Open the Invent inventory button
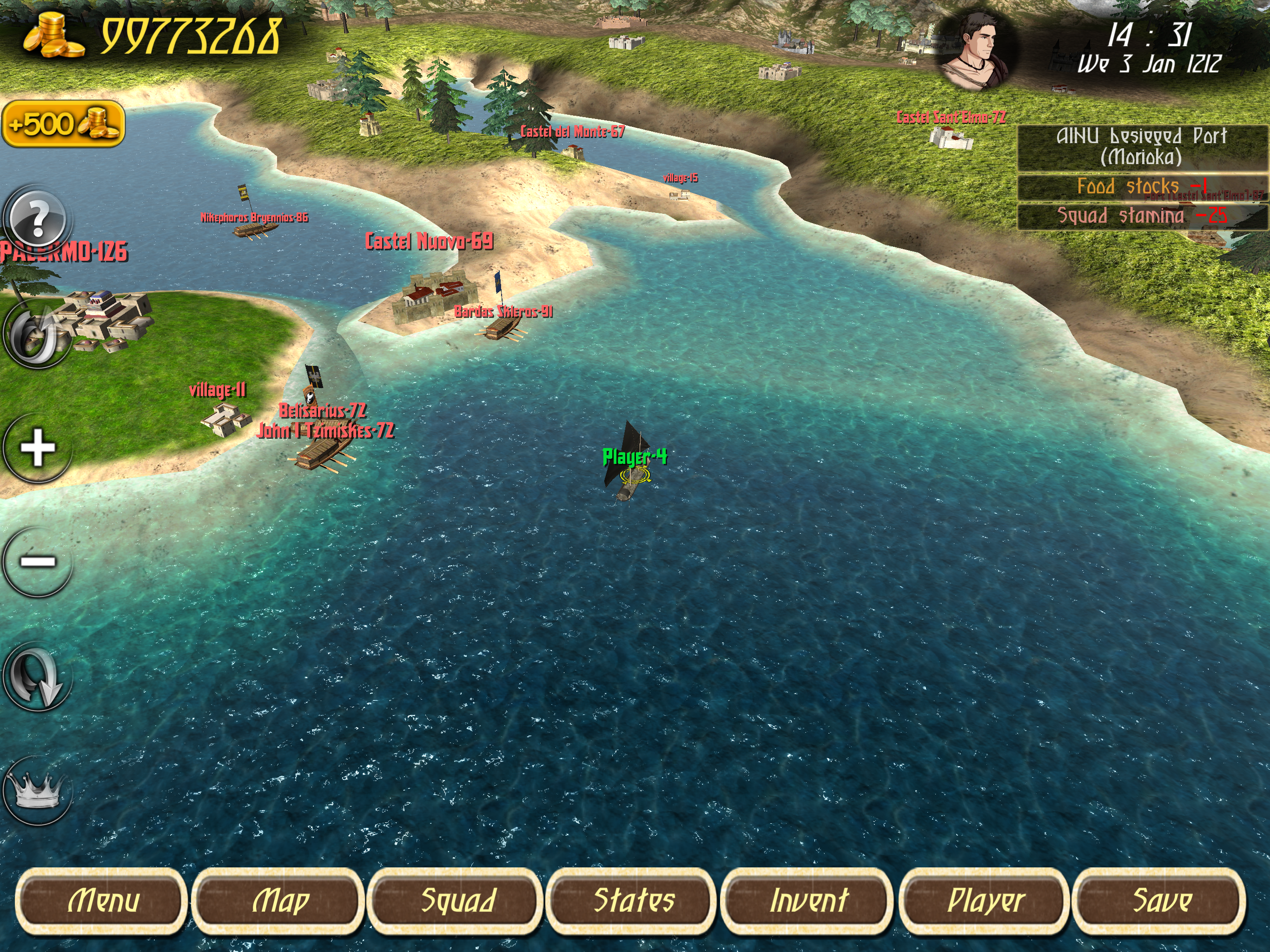The width and height of the screenshot is (1270, 952). (x=808, y=900)
